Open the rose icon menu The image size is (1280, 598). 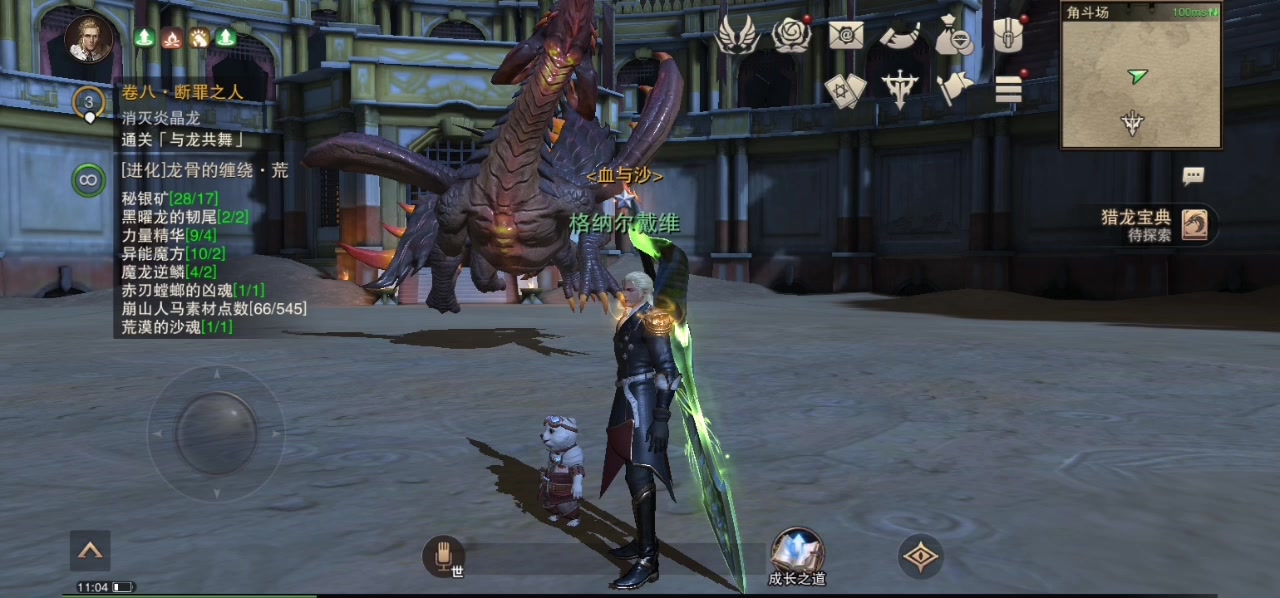tap(791, 36)
